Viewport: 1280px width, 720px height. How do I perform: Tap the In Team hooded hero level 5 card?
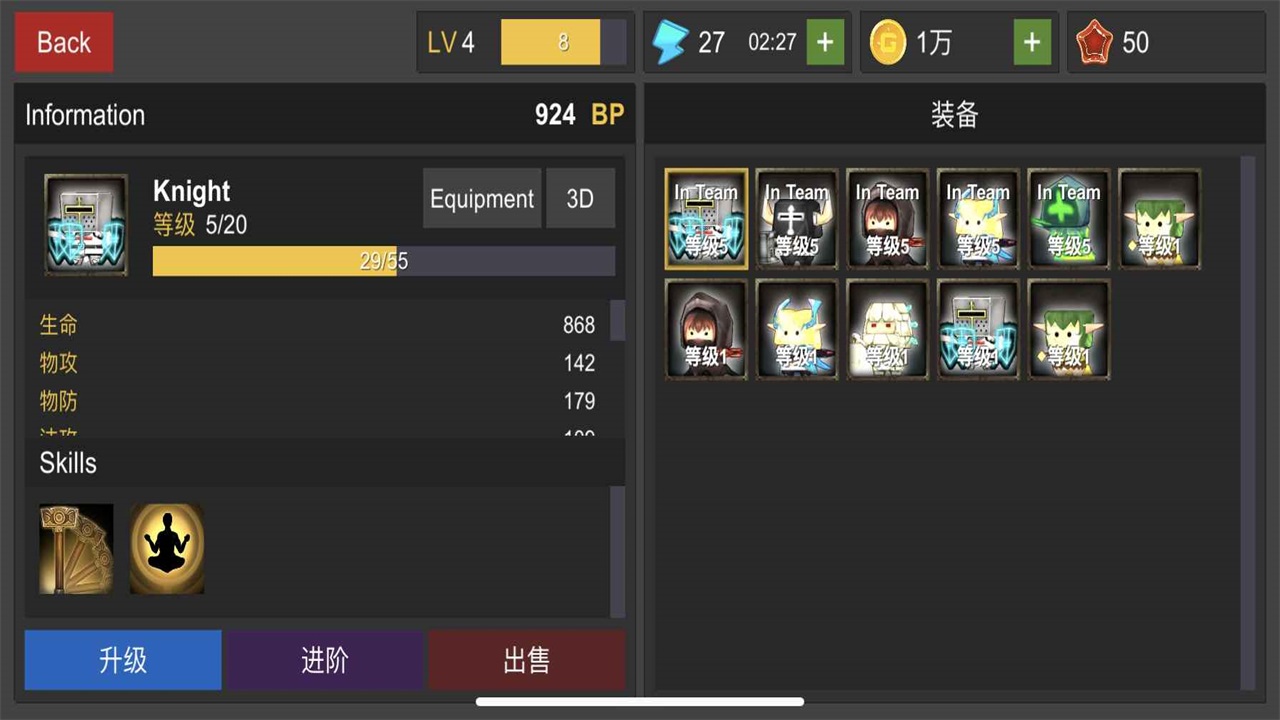coord(887,218)
